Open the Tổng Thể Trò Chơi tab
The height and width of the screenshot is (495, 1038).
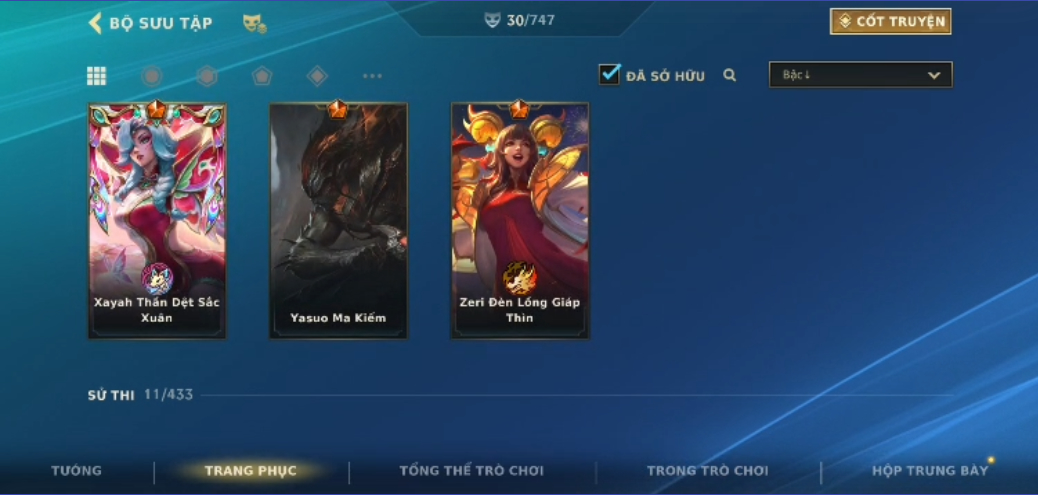tap(471, 471)
